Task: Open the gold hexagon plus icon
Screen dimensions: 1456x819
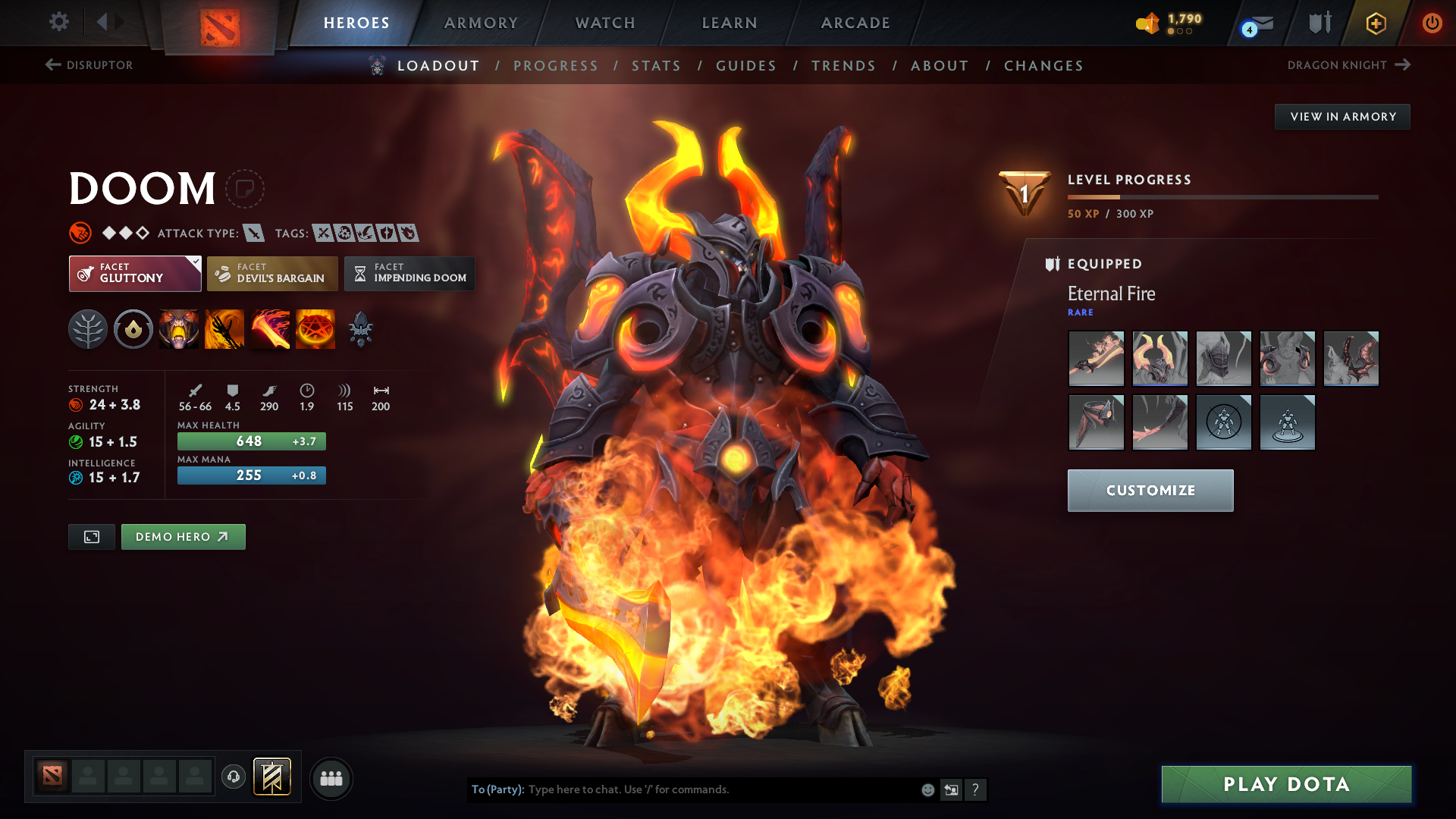Action: [1375, 23]
